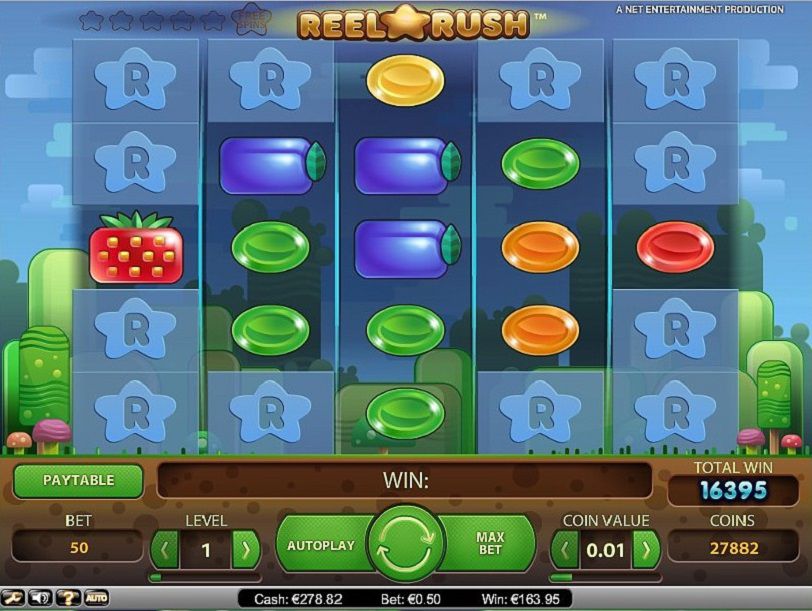Lower the coin value
Image resolution: width=812 pixels, height=611 pixels.
[565, 549]
